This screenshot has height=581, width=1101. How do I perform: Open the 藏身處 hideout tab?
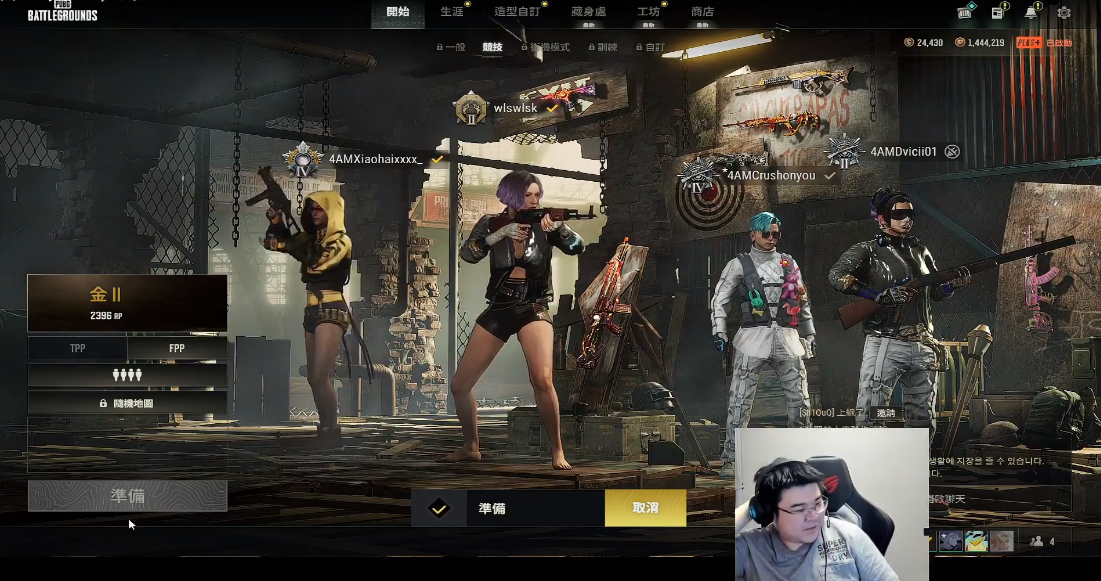pyautogui.click(x=589, y=12)
